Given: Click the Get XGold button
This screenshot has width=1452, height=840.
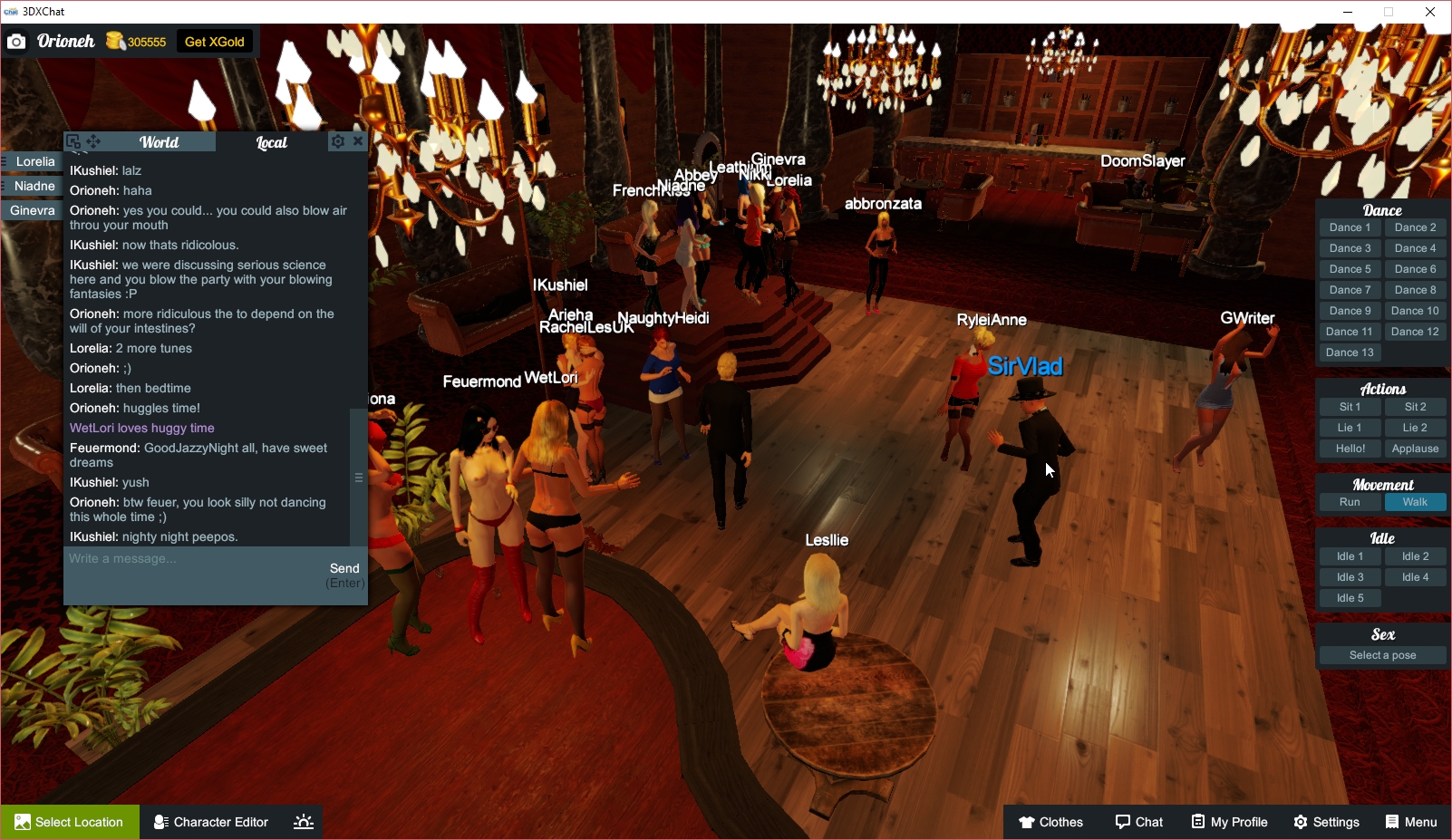Looking at the screenshot, I should coord(214,41).
